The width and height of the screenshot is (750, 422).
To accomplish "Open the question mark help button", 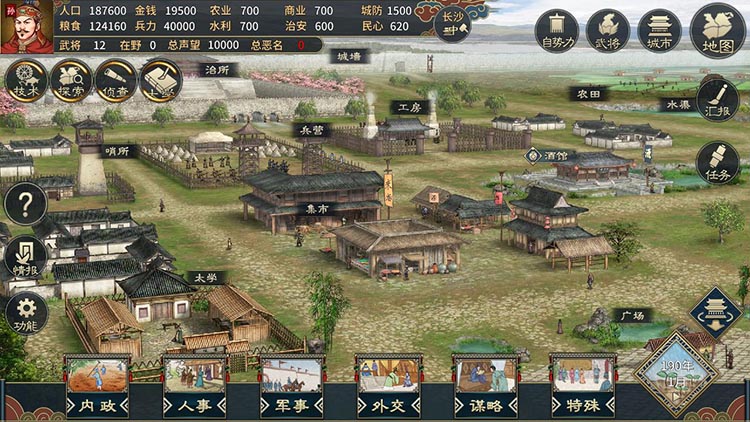I will [x=25, y=204].
